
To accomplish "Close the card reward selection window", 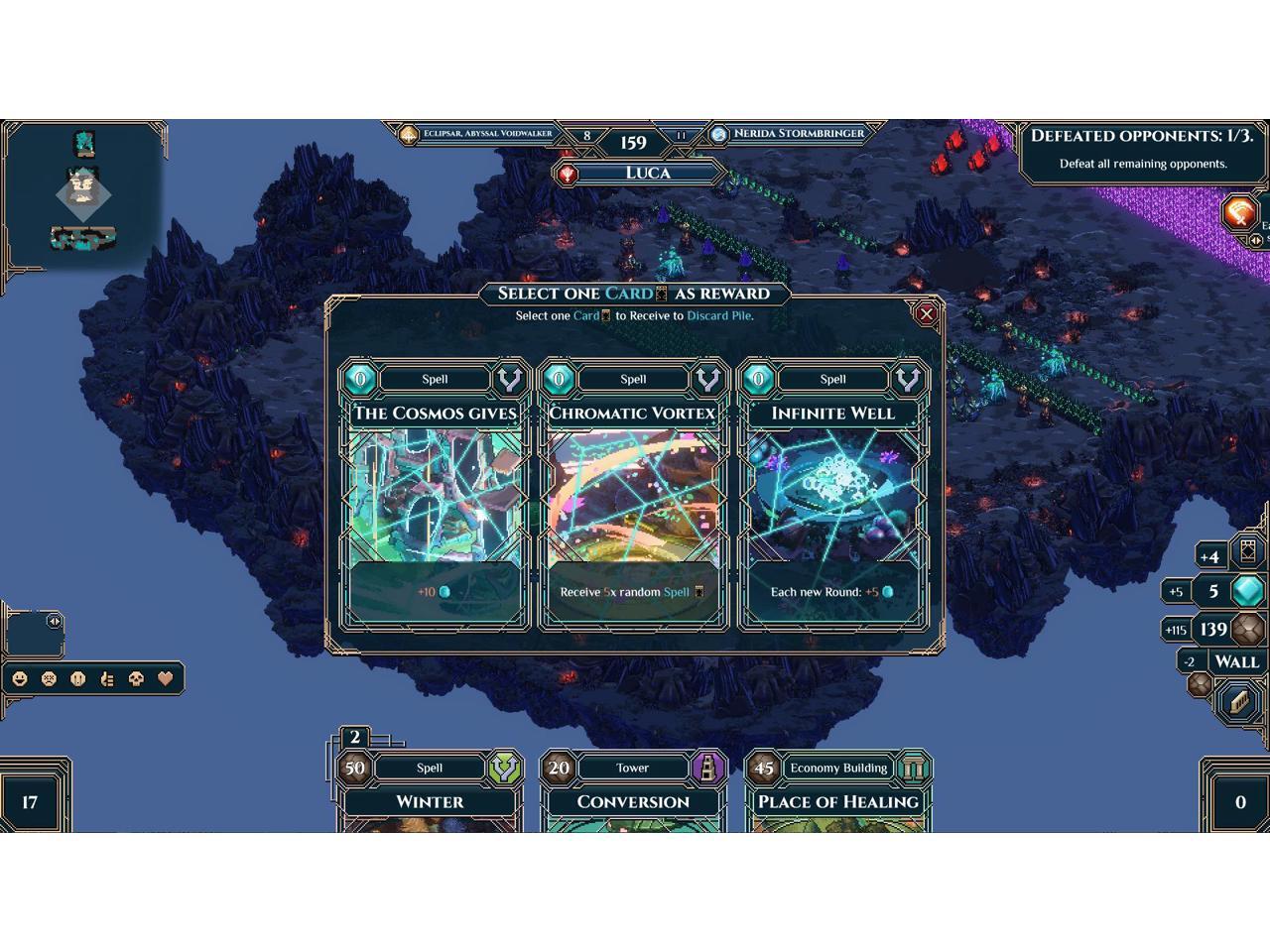I will (927, 314).
